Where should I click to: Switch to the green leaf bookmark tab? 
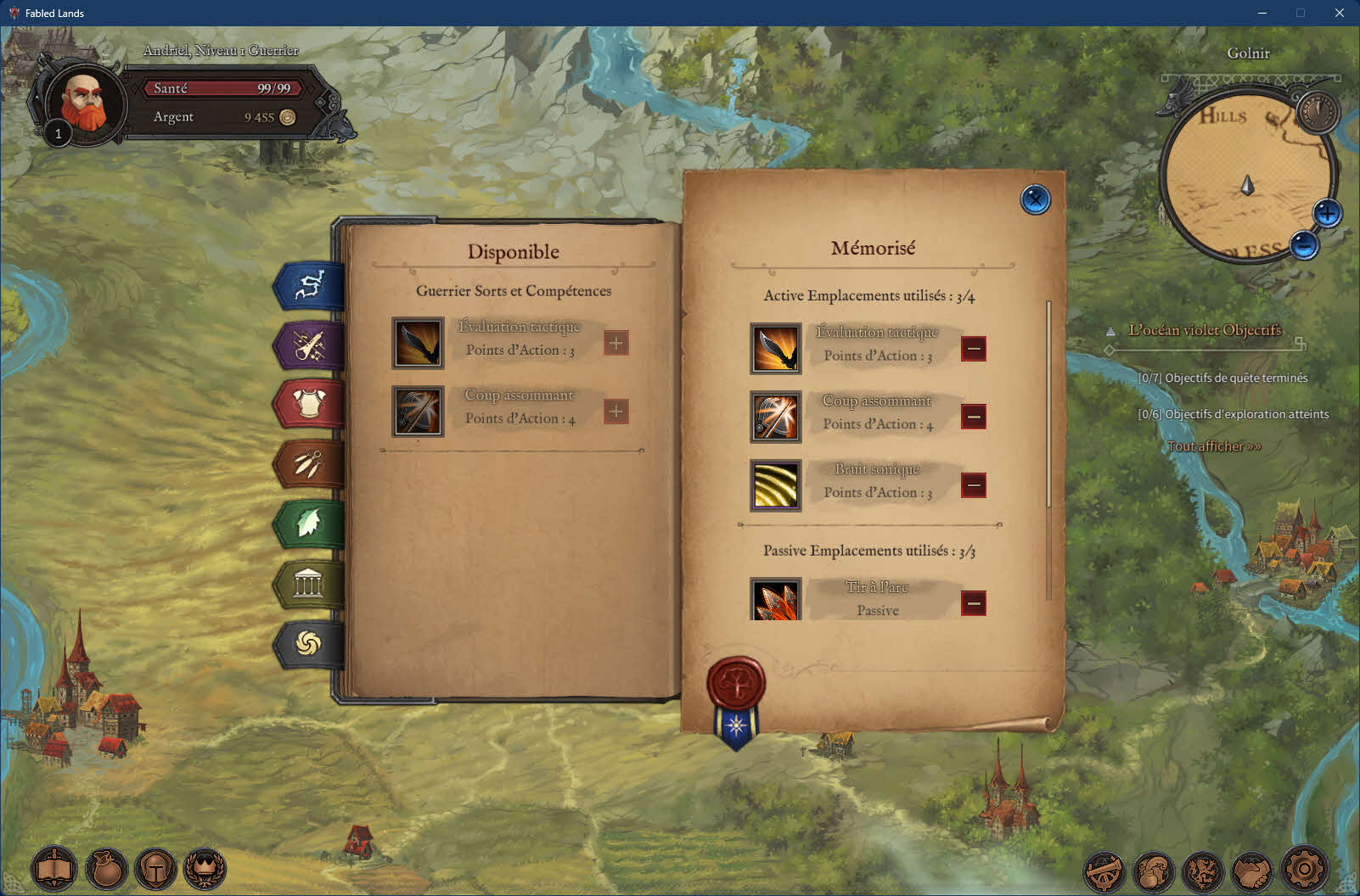pyautogui.click(x=309, y=524)
